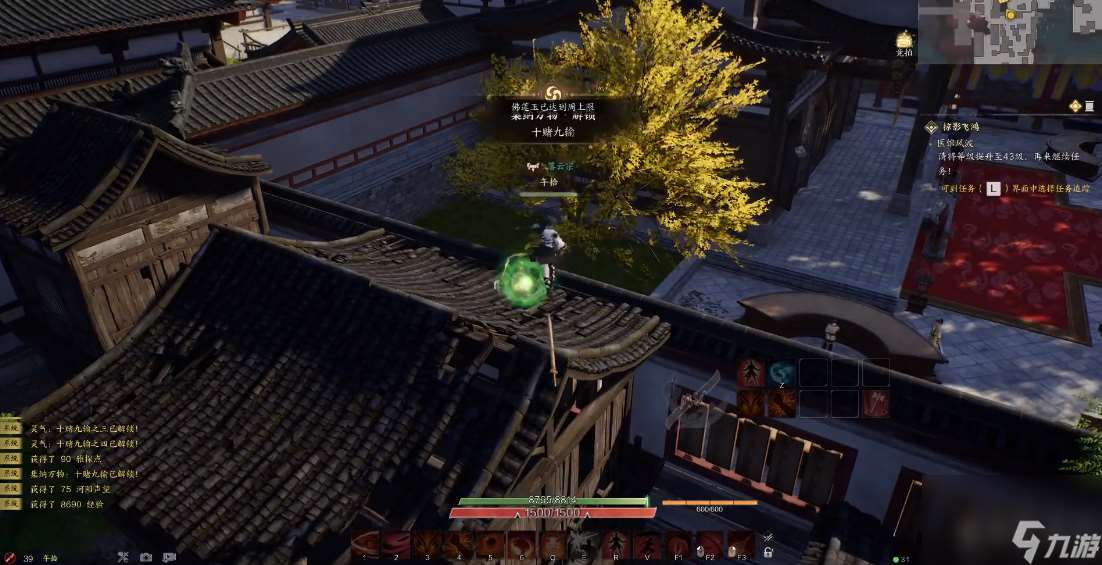1102x565 pixels.
Task: Use the skill bound to R
Action: (615, 545)
